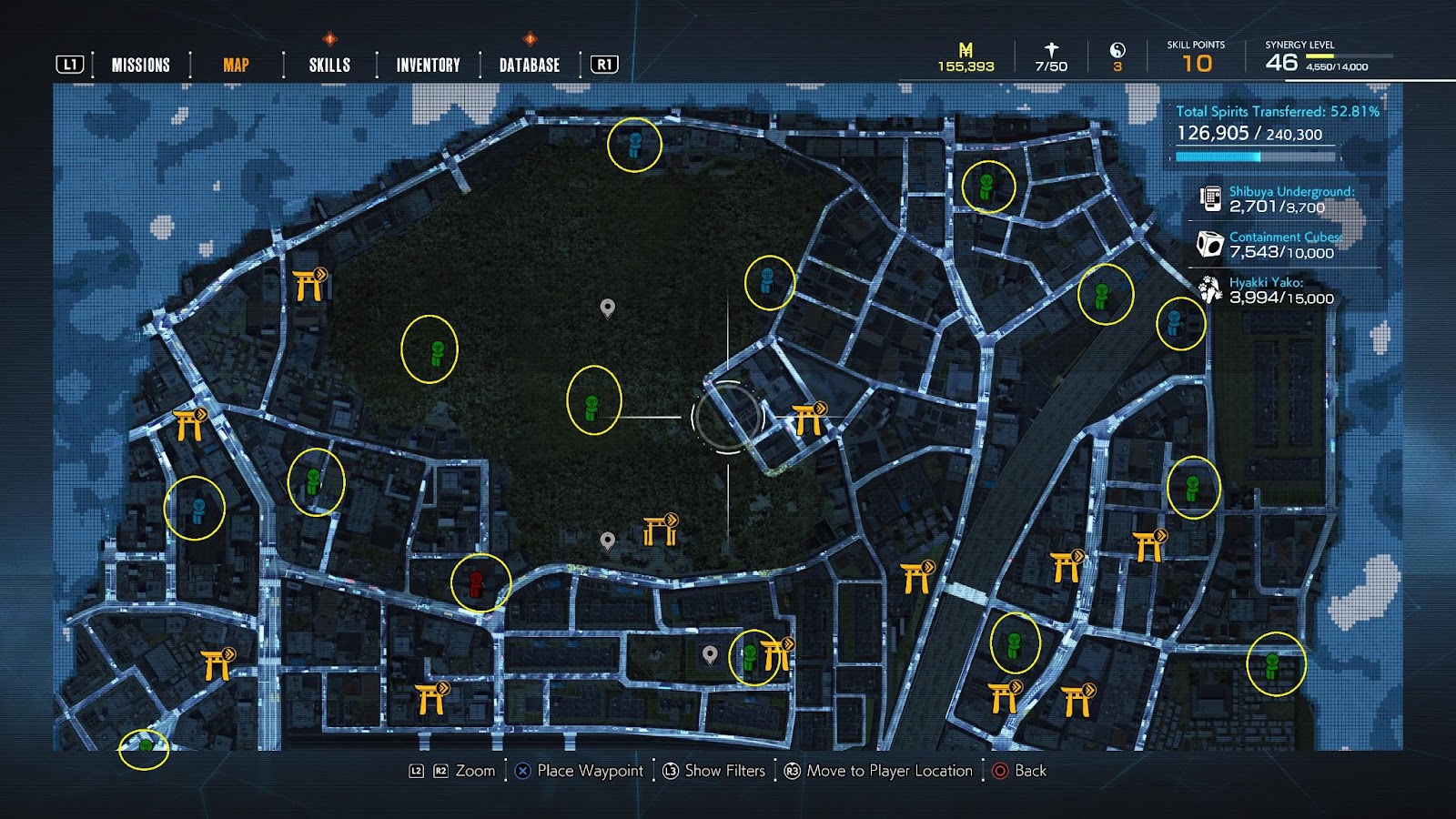This screenshot has width=1456, height=819.
Task: Choose the torii gate beside the map crosshair
Action: [x=807, y=420]
